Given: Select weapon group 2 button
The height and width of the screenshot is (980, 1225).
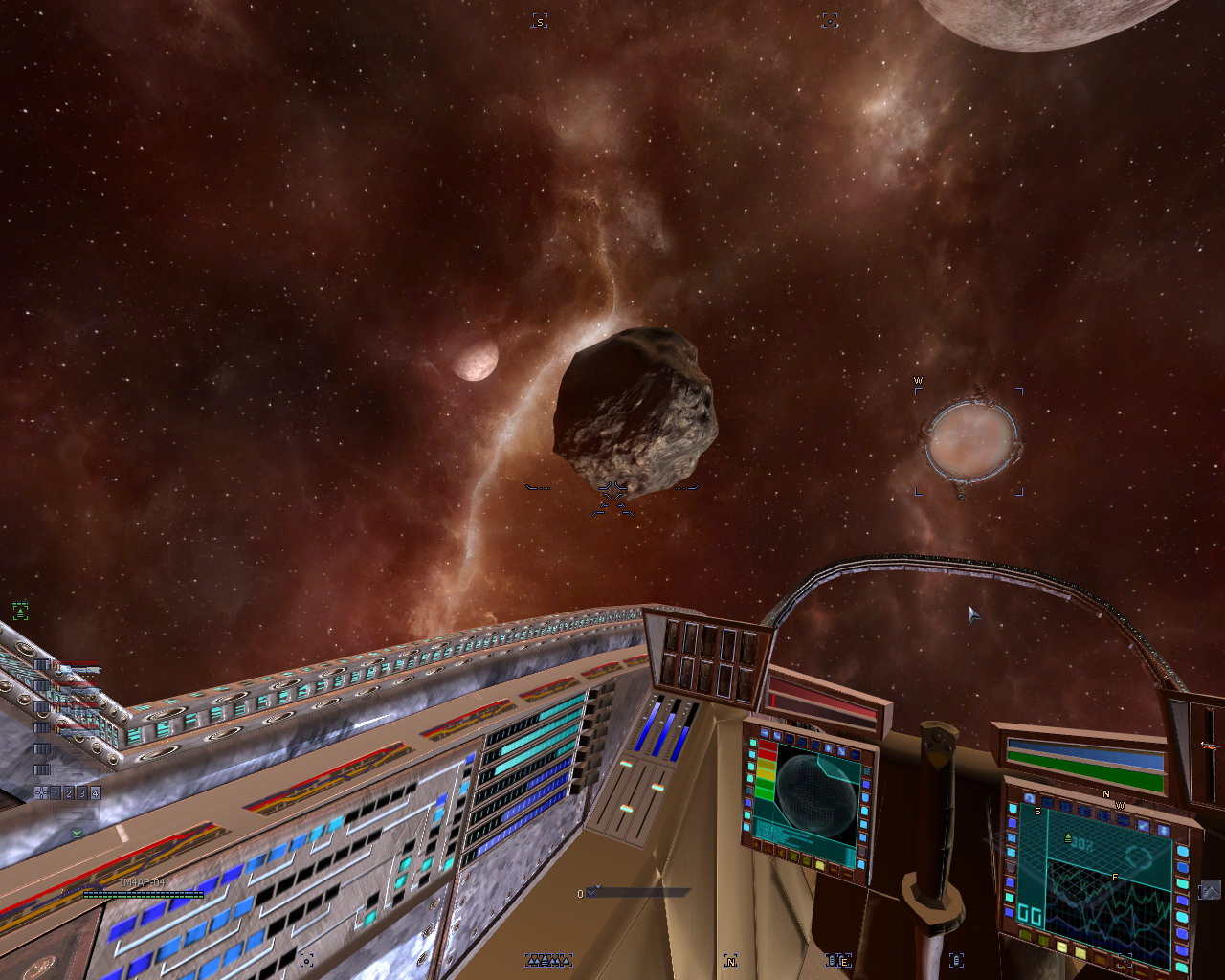Looking at the screenshot, I should 69,793.
